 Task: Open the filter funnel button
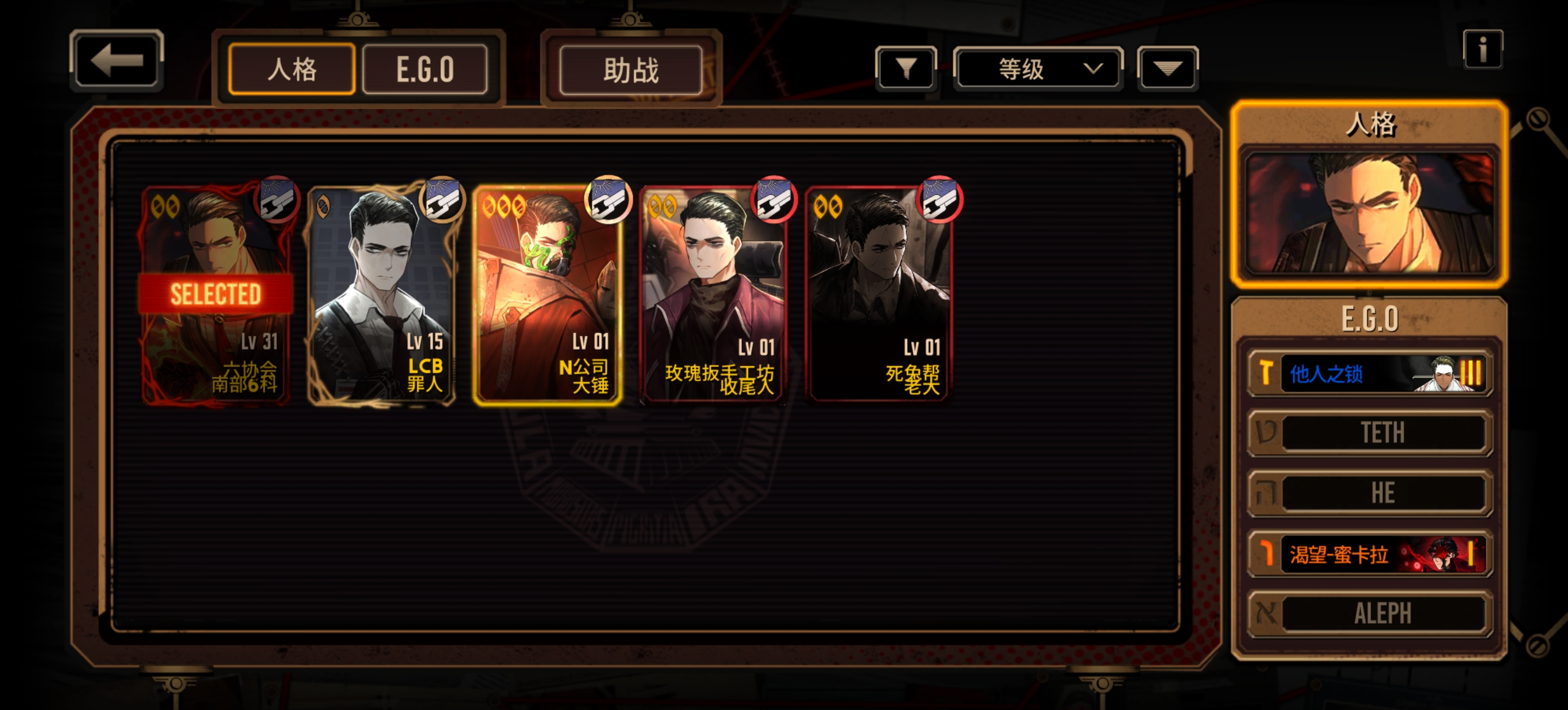coord(906,68)
